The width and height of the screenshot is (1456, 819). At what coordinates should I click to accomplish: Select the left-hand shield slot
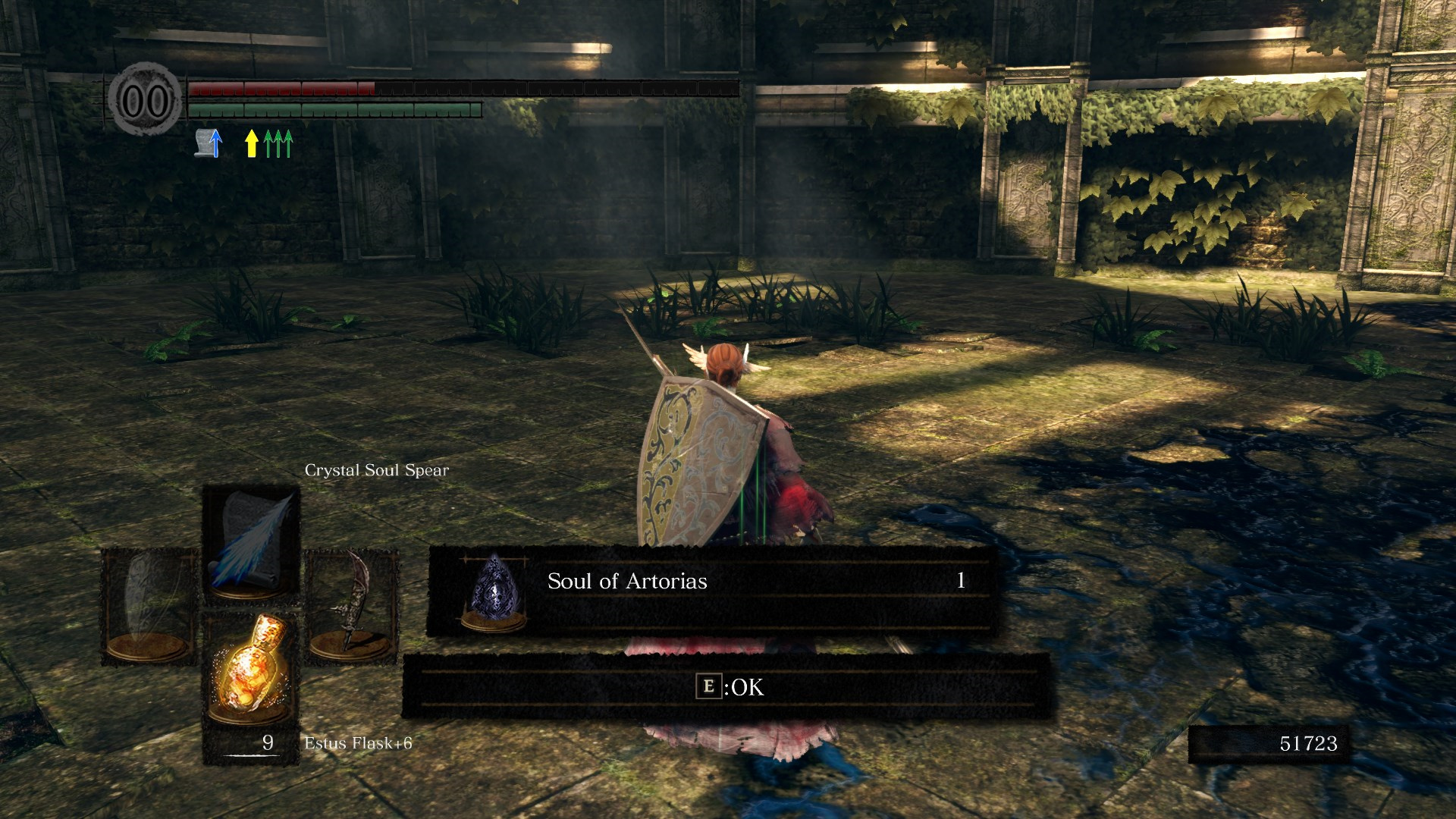click(x=149, y=605)
